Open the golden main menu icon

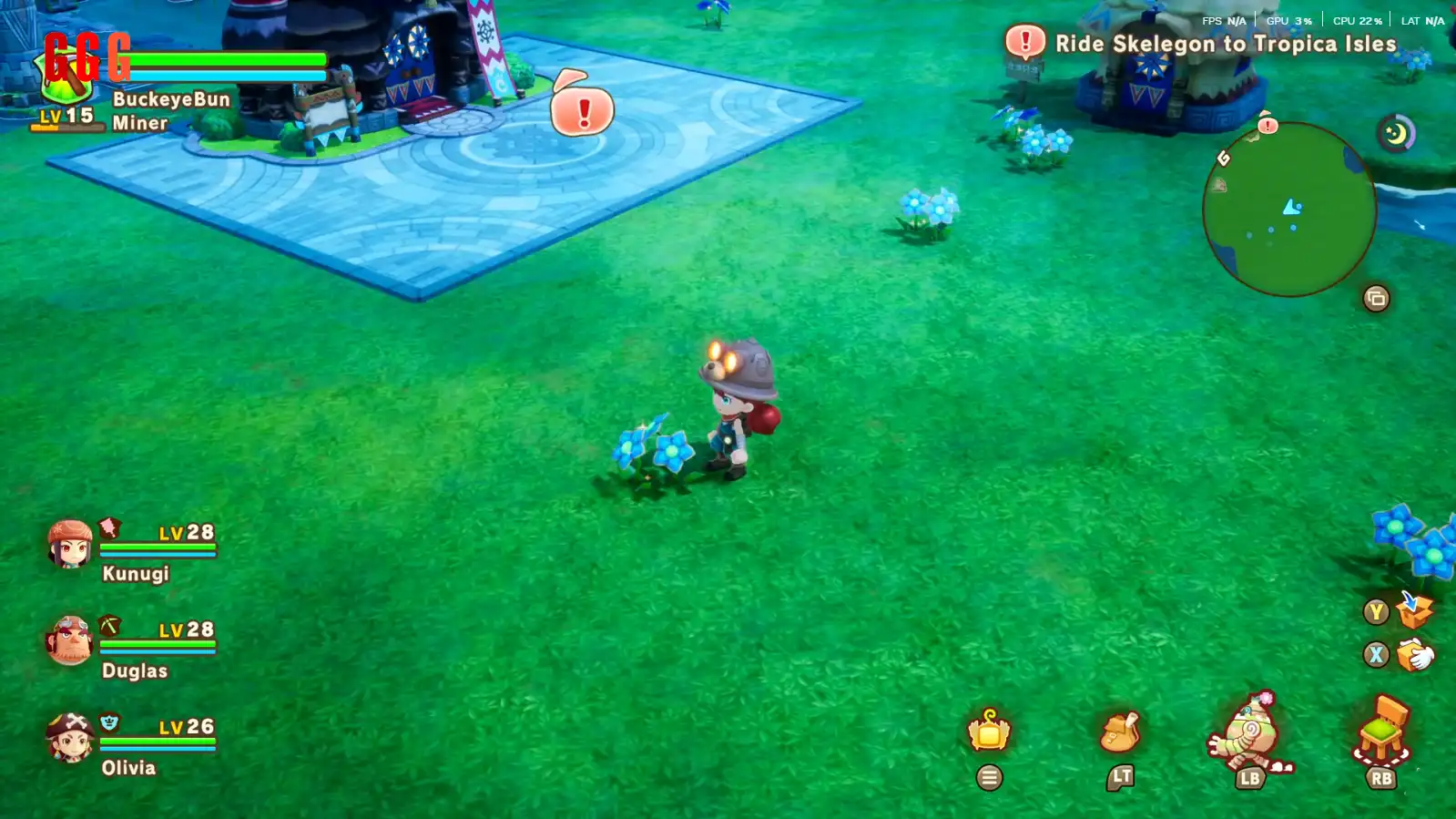point(989,731)
